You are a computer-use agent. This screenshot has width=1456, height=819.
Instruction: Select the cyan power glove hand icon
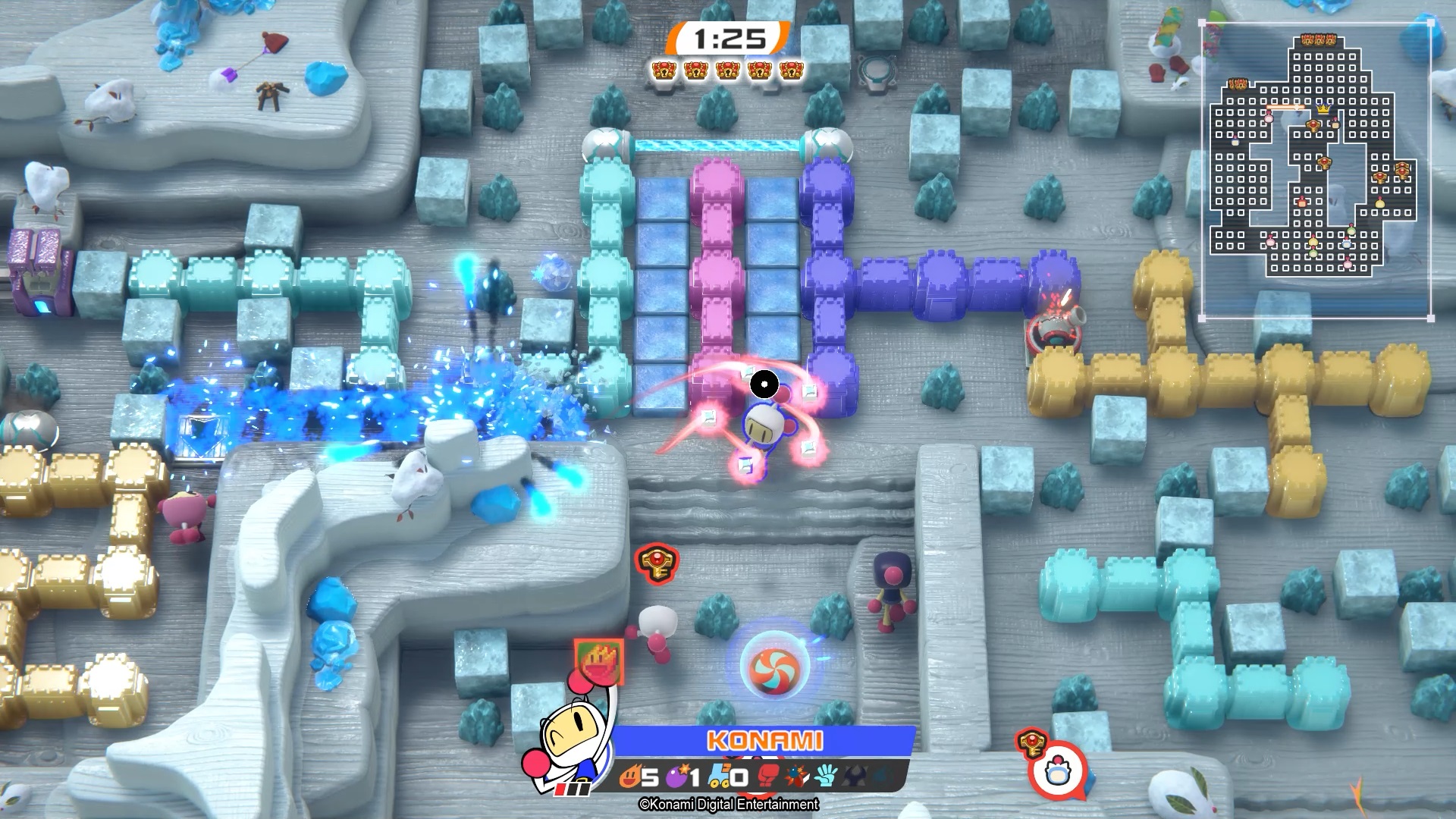pyautogui.click(x=825, y=777)
